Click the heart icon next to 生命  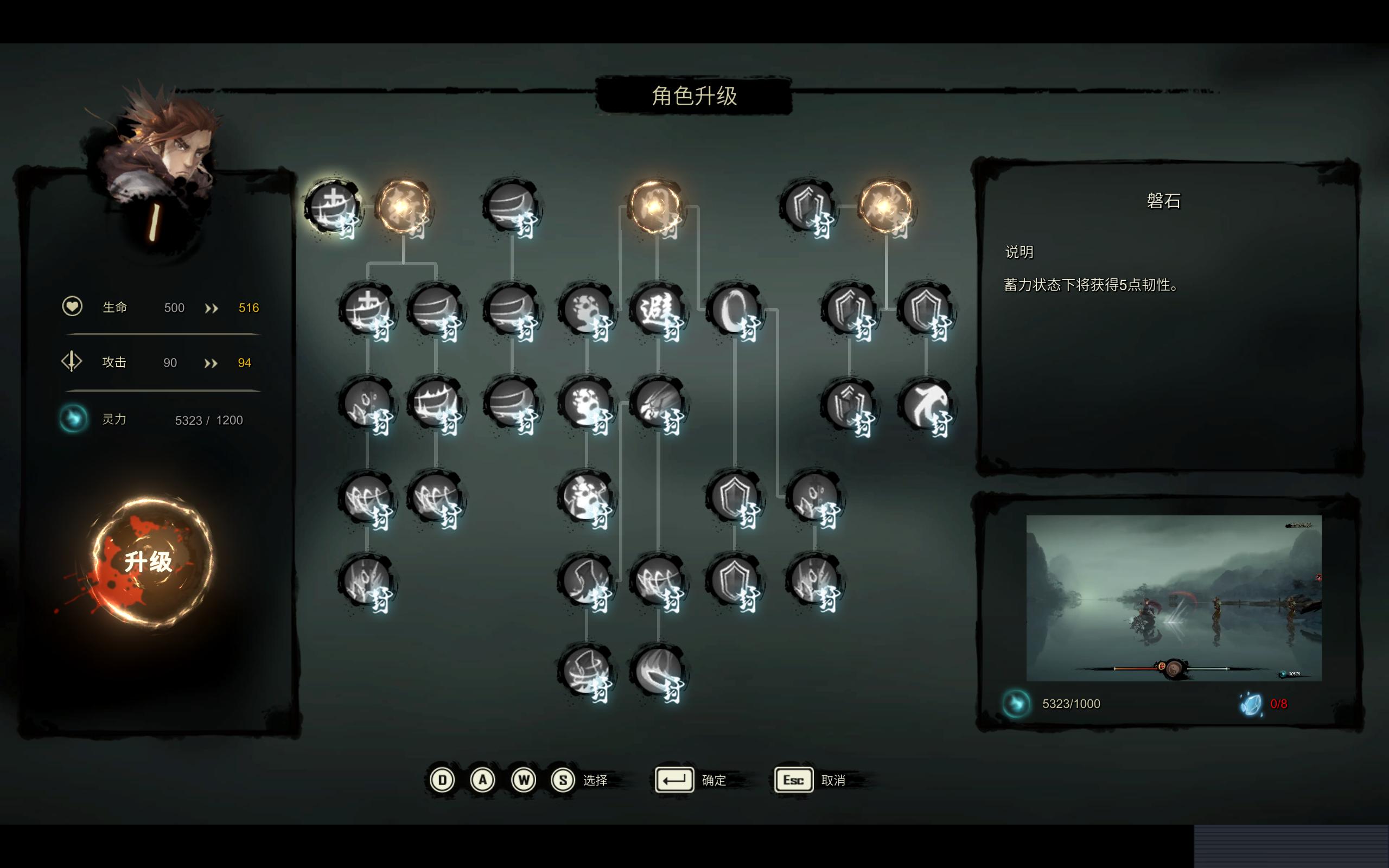click(x=72, y=307)
